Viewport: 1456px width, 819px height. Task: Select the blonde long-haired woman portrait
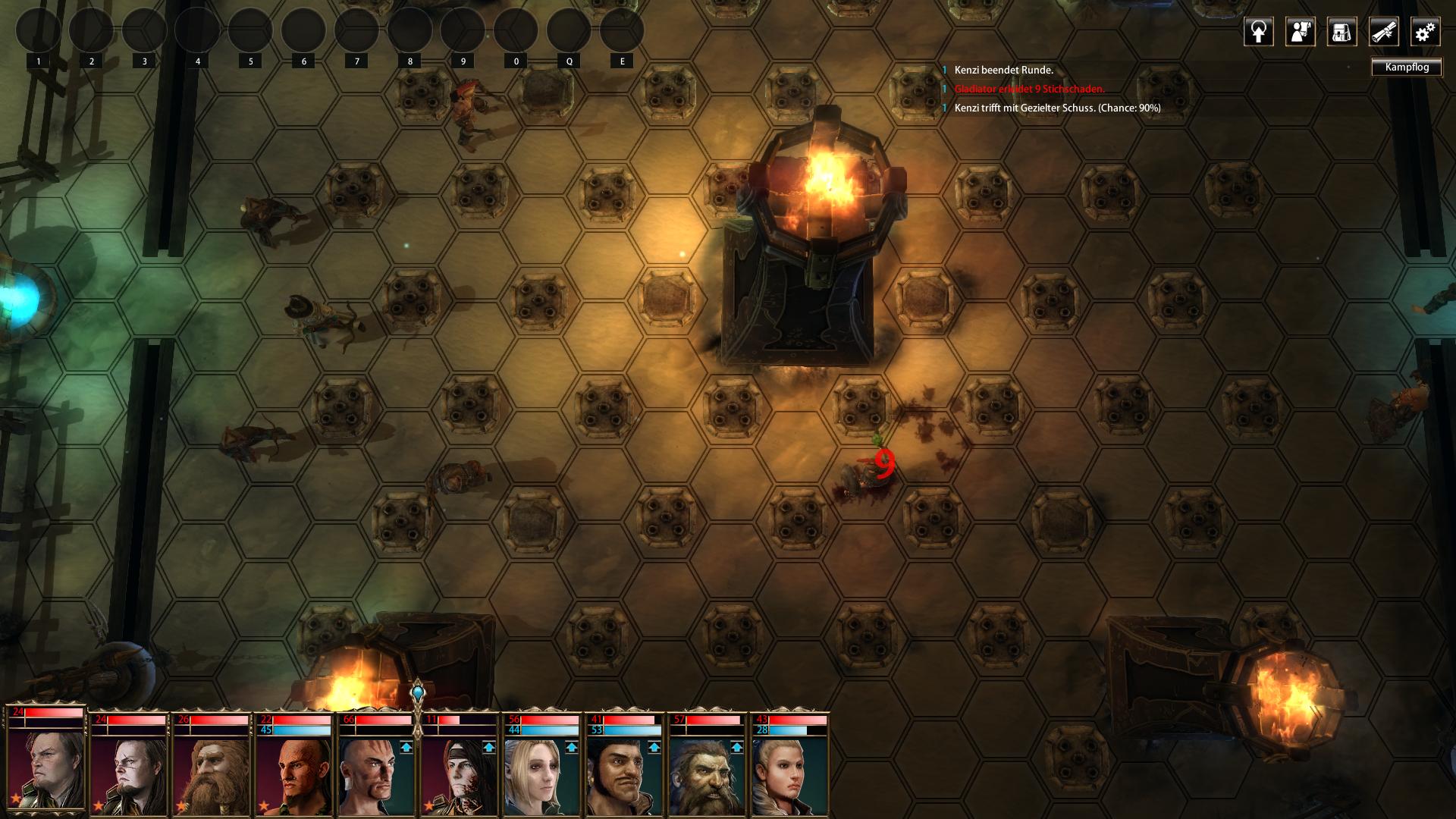click(539, 775)
